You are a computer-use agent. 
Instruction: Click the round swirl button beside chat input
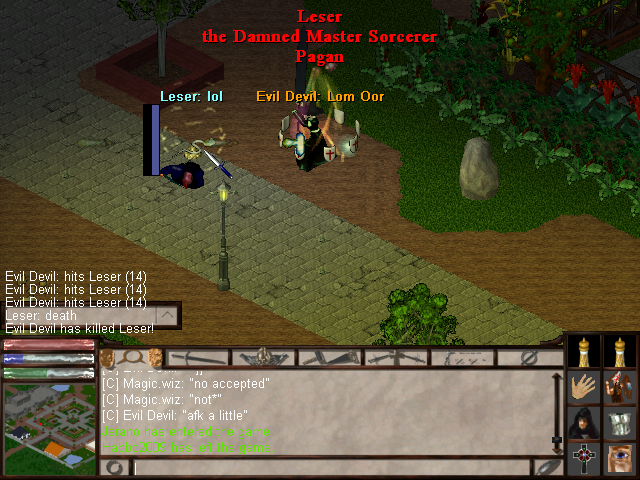click(x=114, y=467)
